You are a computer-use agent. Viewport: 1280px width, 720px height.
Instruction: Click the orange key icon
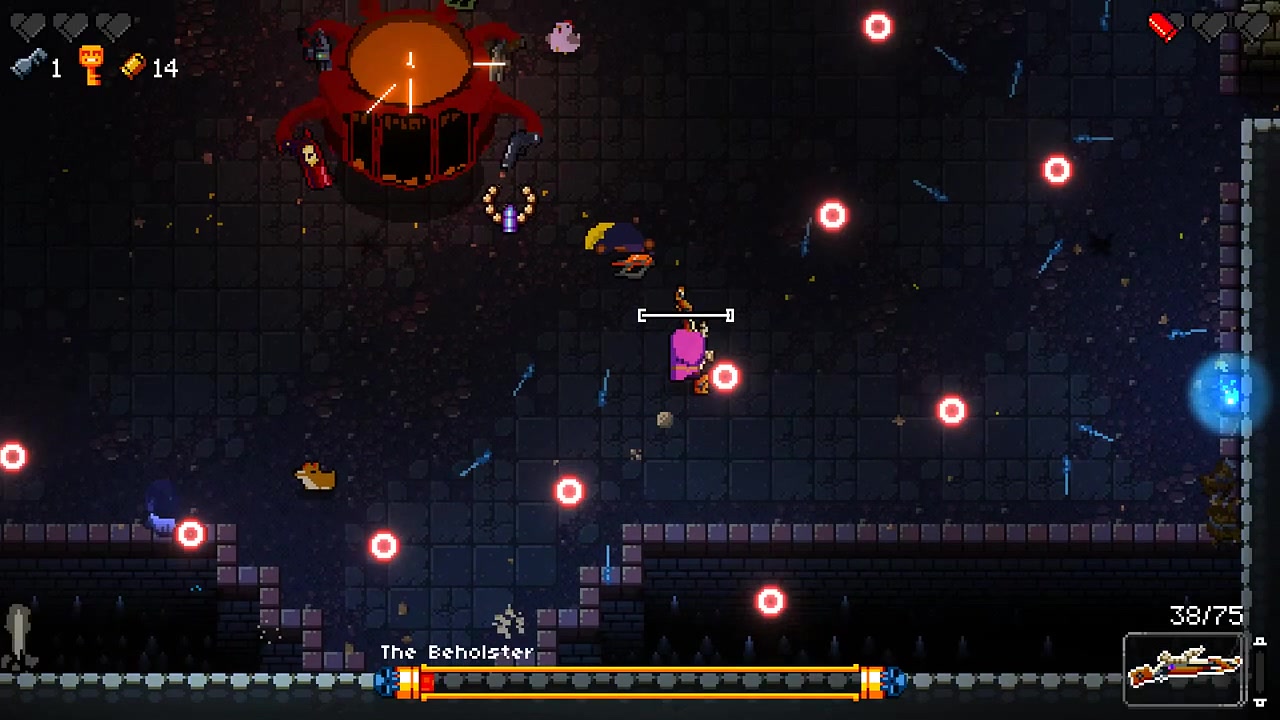(x=92, y=65)
